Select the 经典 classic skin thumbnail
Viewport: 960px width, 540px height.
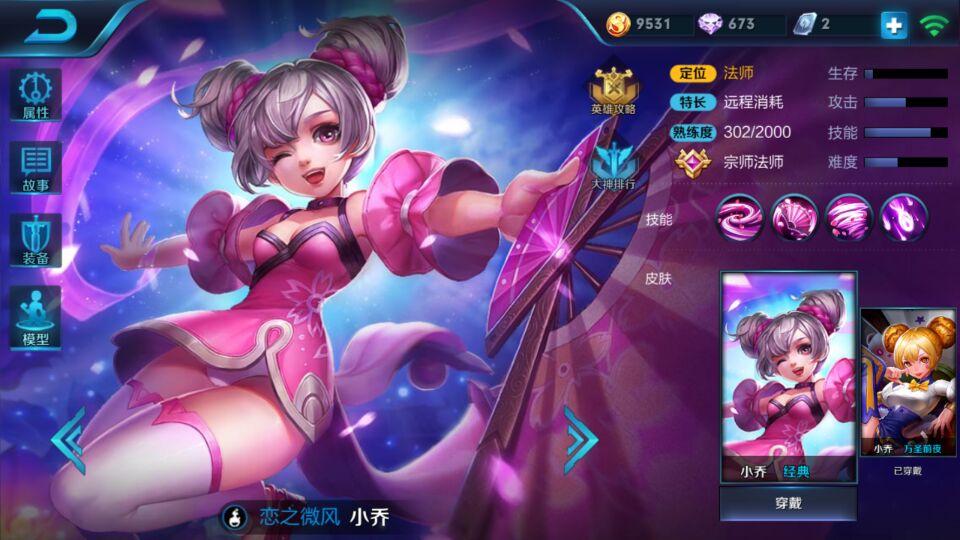tap(788, 377)
